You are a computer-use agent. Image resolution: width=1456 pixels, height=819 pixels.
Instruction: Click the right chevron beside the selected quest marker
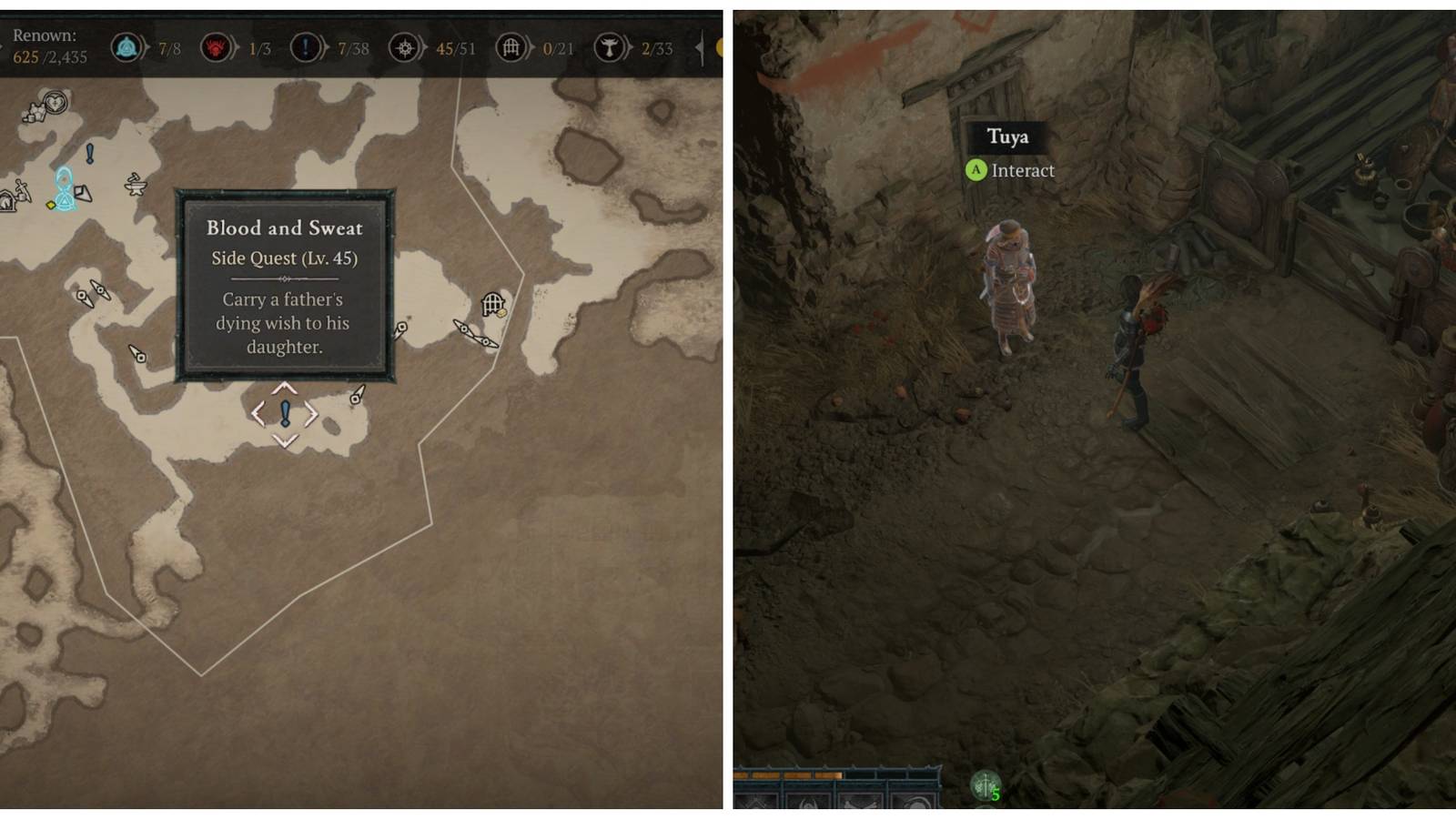(x=313, y=414)
